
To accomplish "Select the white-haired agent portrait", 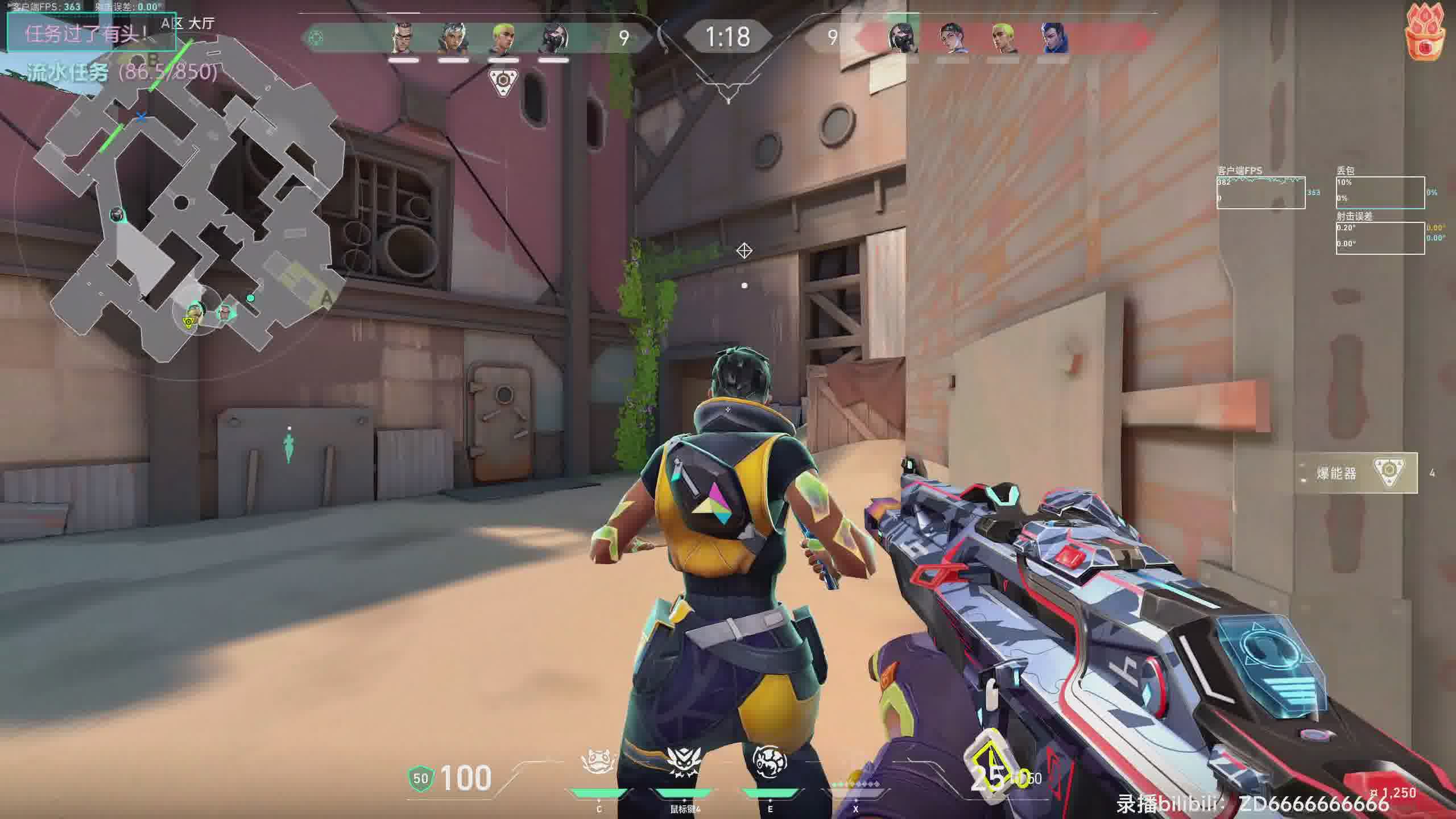I will (453, 38).
